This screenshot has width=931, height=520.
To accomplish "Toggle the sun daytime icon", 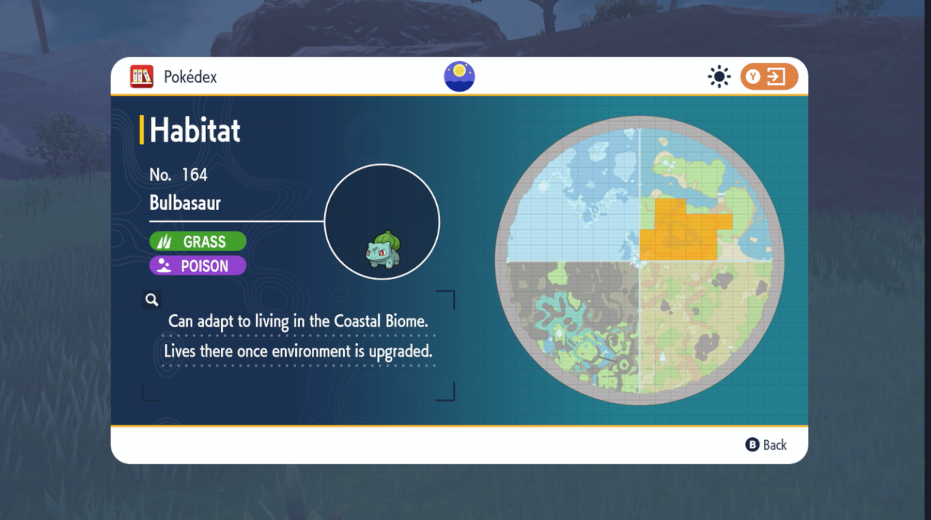I will pyautogui.click(x=718, y=77).
